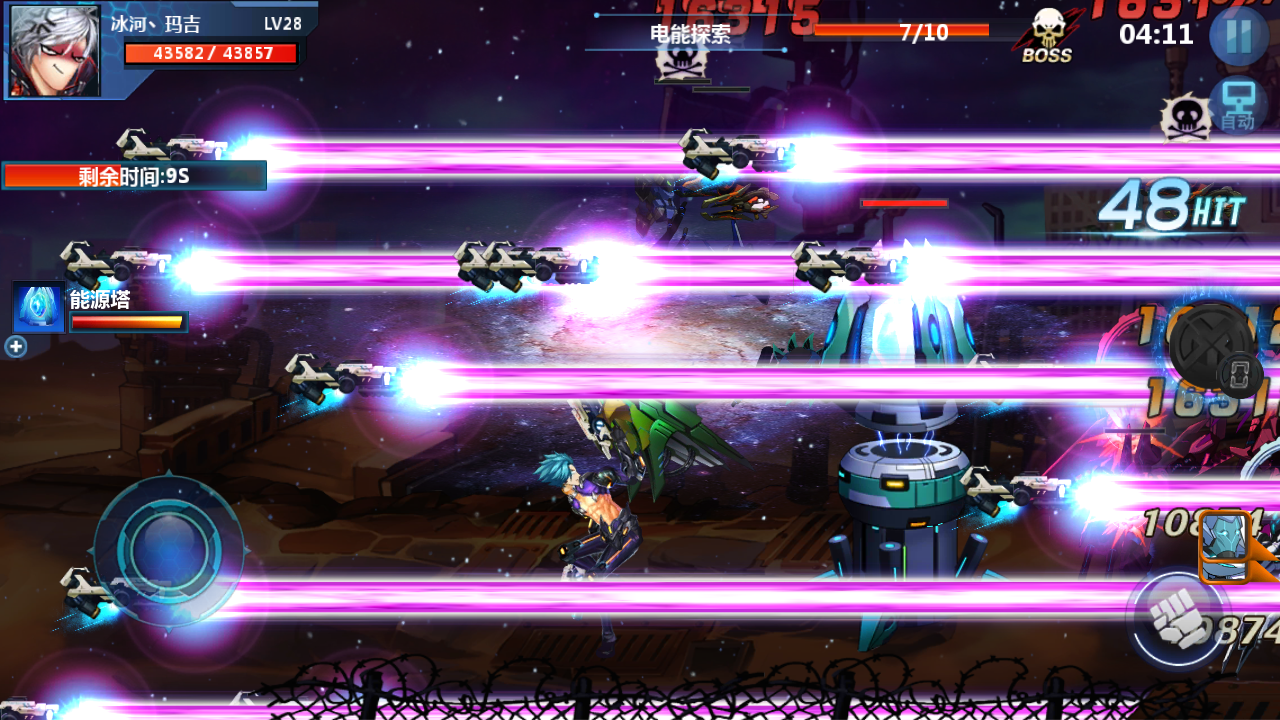Tap the virtual joystick center
Viewport: 1280px width, 720px height.
tap(169, 549)
